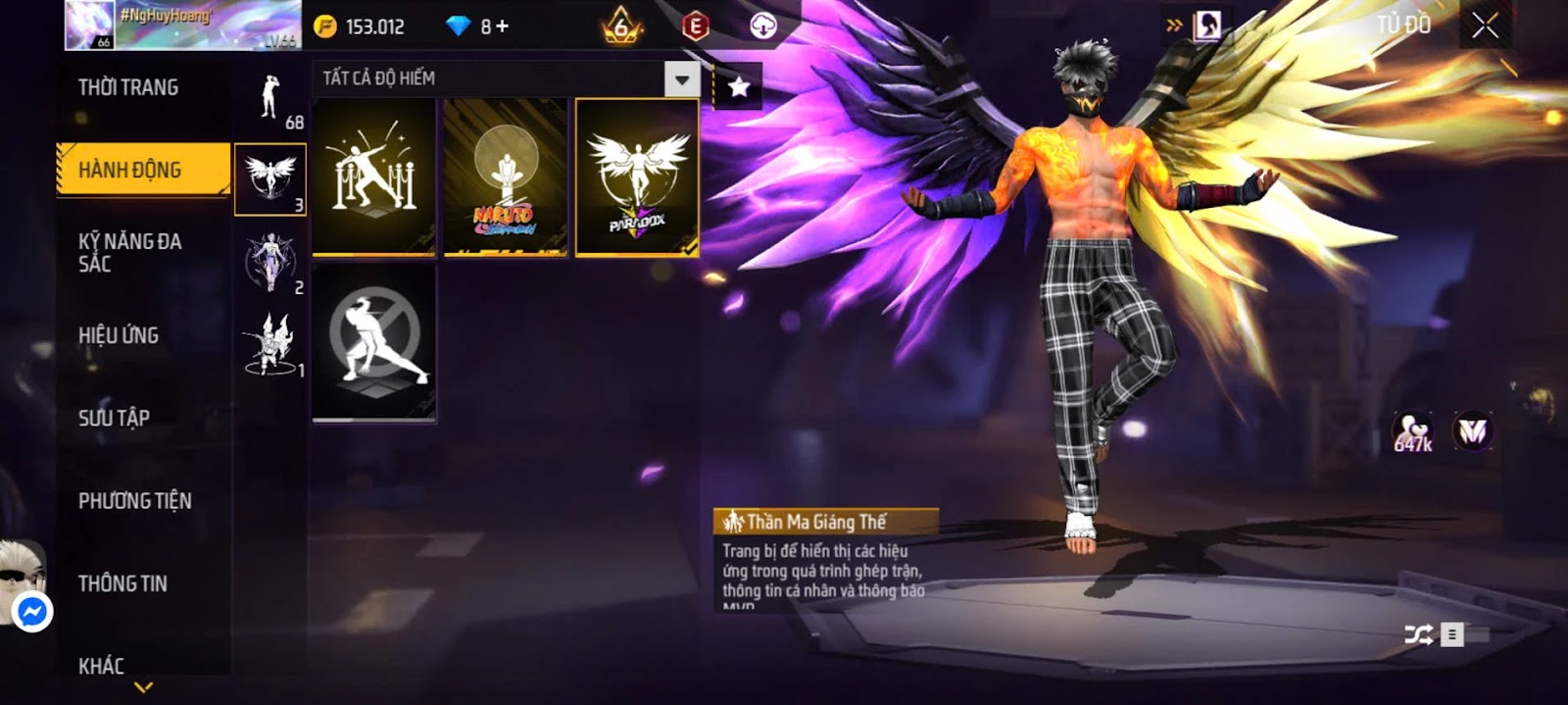
Task: Select the red carpet pose emote
Action: point(374,177)
